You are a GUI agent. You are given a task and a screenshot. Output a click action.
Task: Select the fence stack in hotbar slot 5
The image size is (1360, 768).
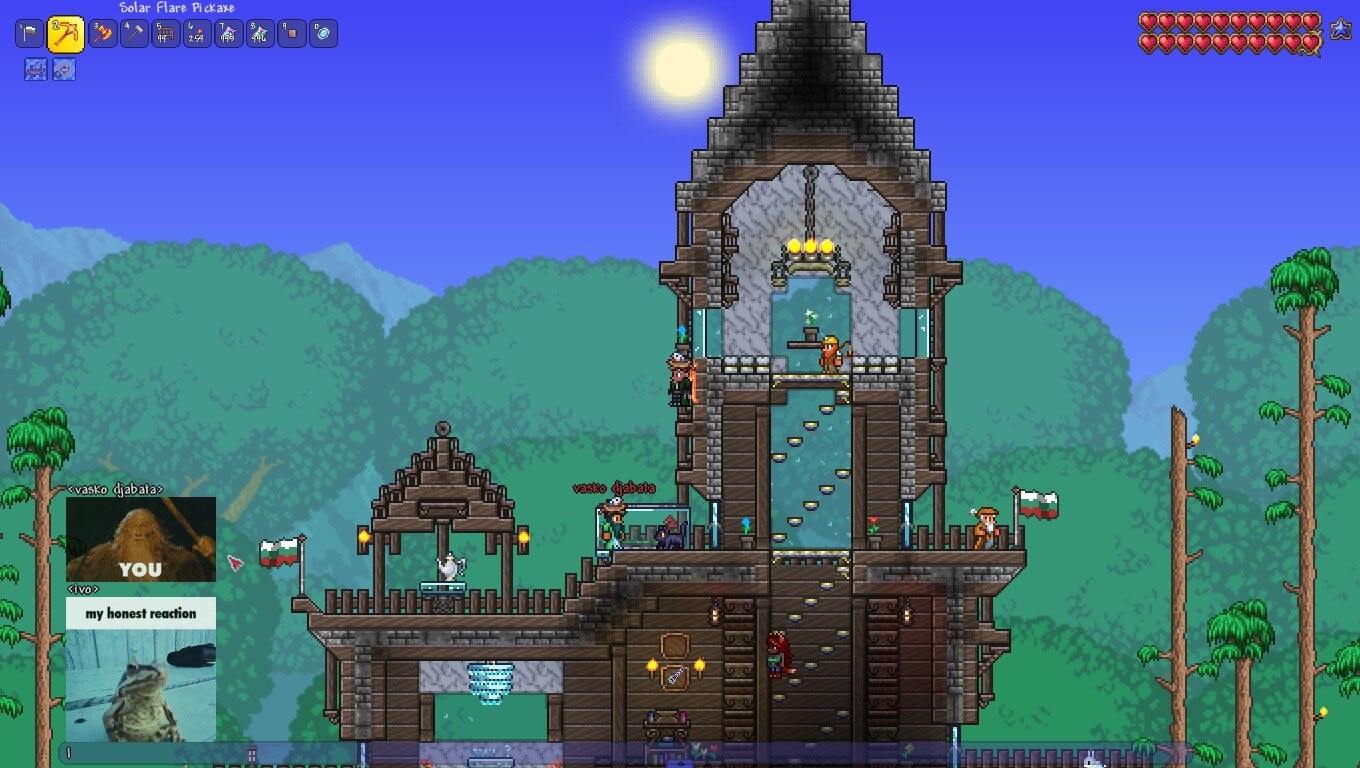coord(166,34)
